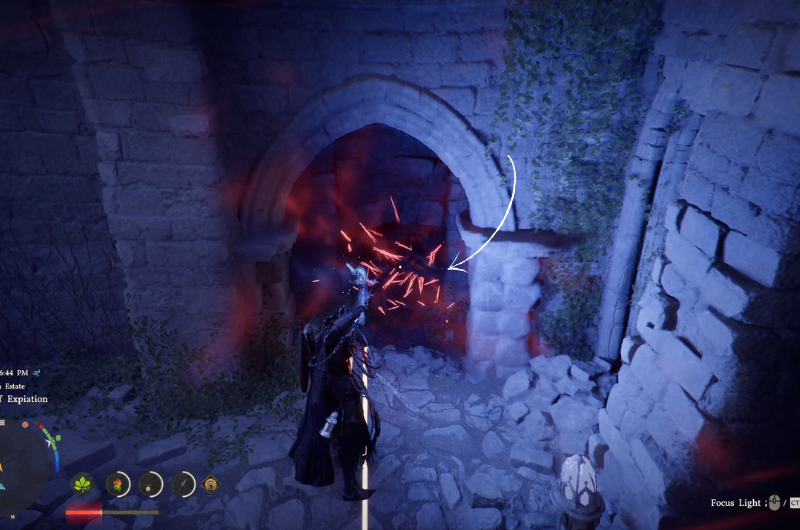Open the circular minimap

tap(22, 463)
